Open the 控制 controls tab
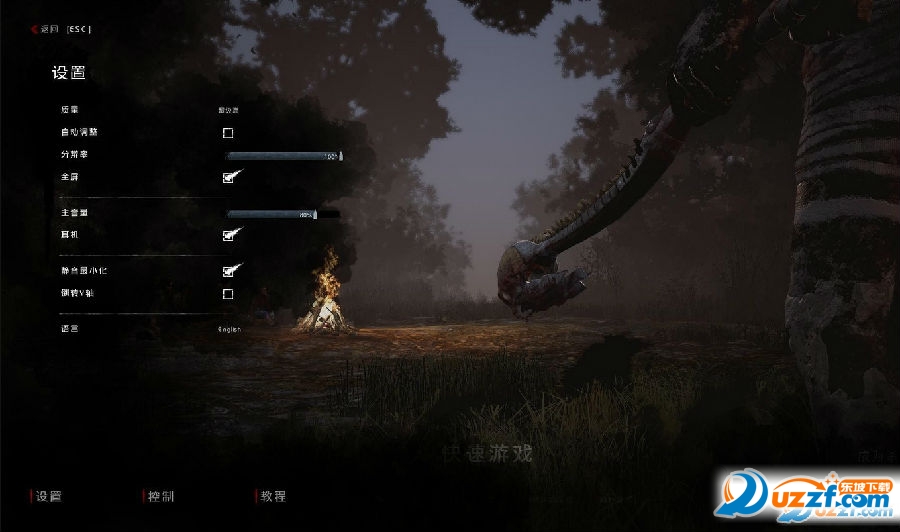 tap(160, 496)
